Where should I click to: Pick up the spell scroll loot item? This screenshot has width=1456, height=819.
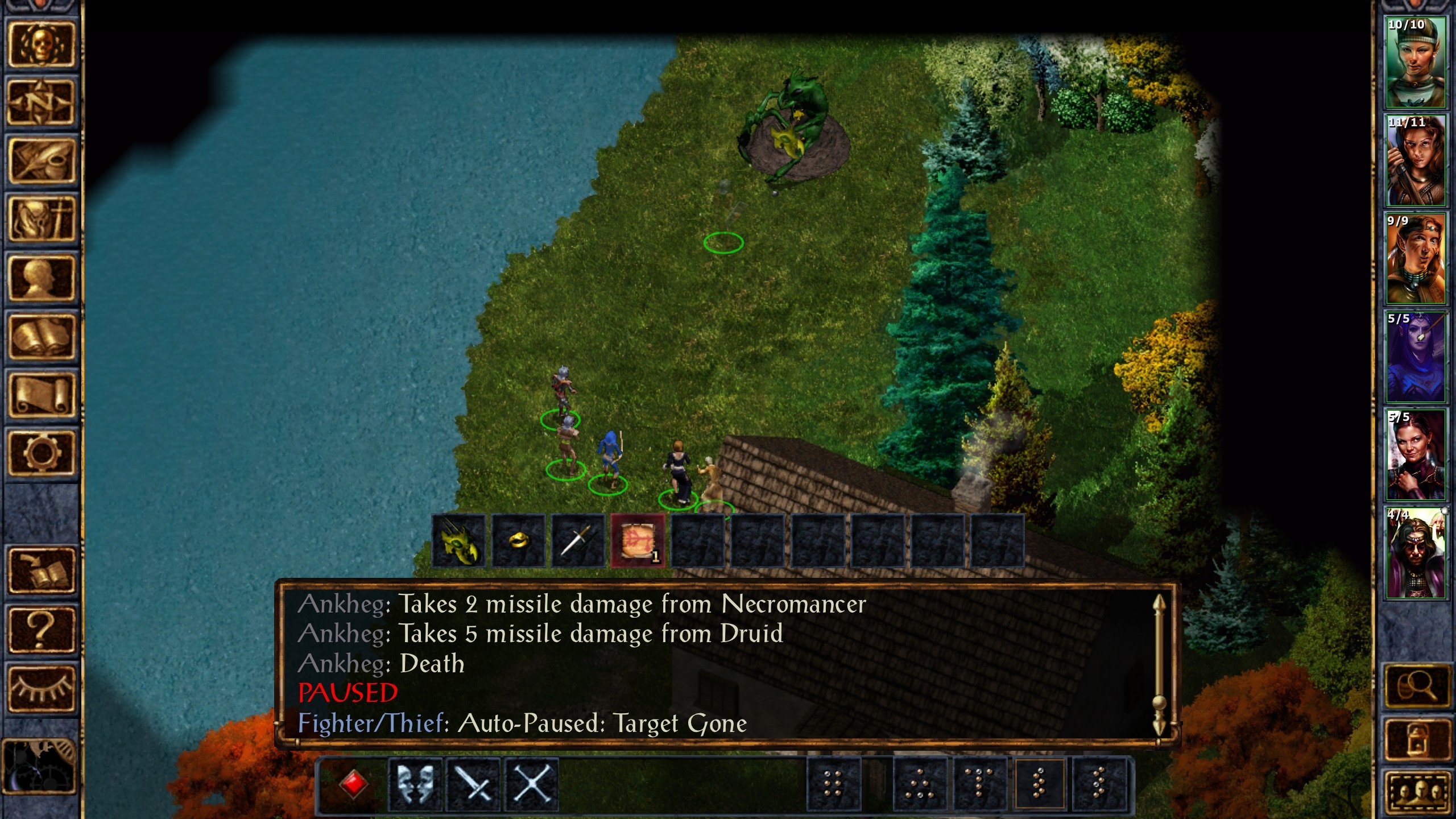(x=638, y=540)
